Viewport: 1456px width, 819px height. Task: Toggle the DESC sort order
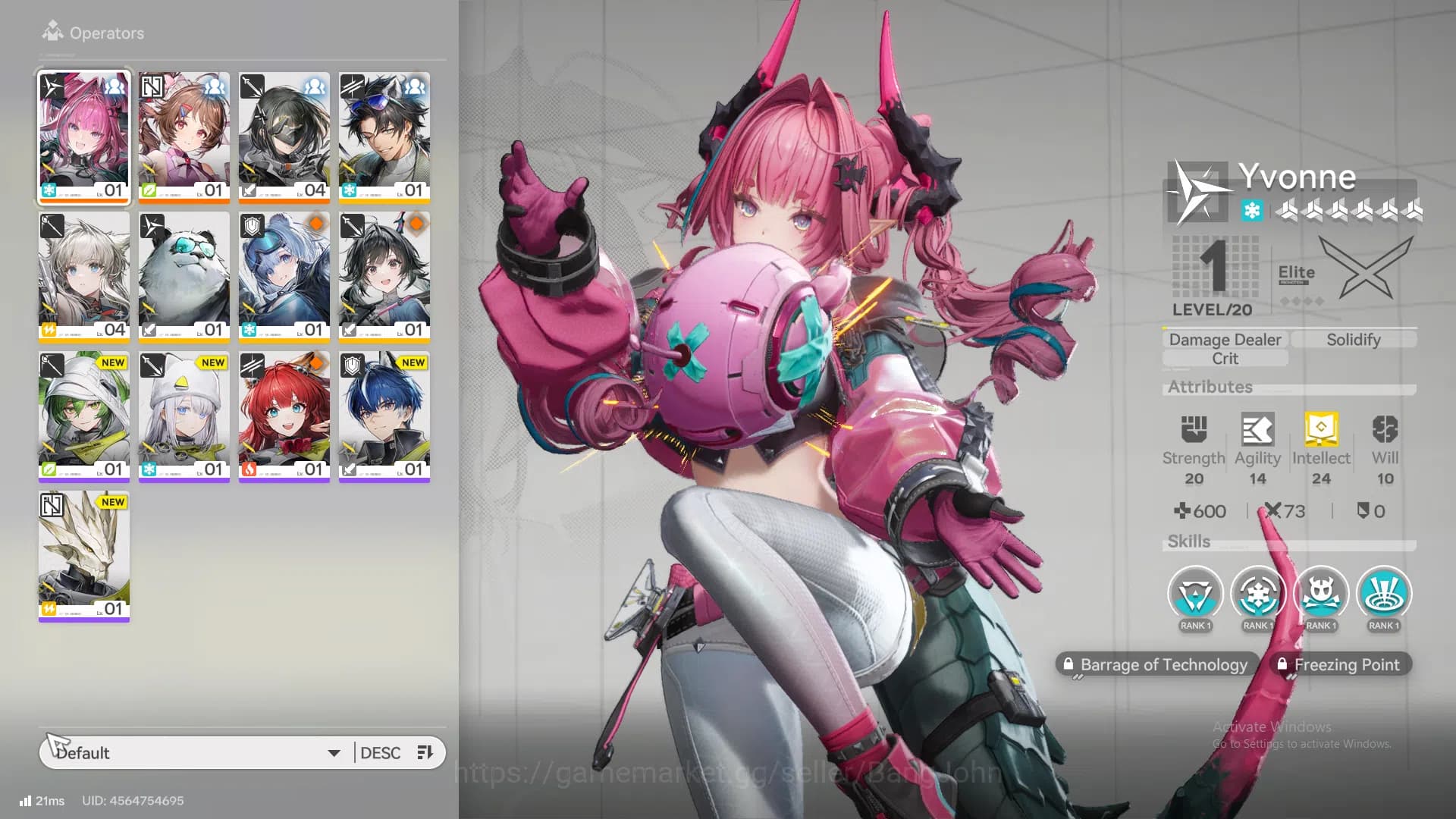[x=381, y=752]
